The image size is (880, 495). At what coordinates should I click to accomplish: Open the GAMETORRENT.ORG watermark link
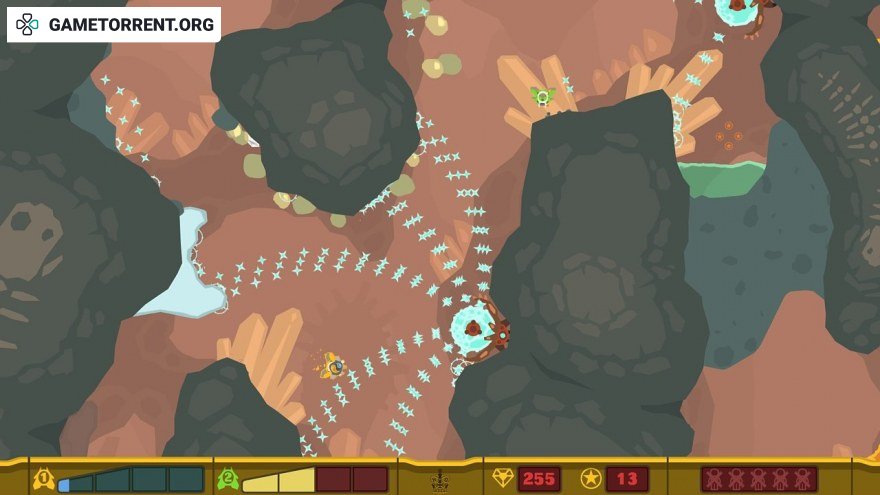pyautogui.click(x=114, y=25)
